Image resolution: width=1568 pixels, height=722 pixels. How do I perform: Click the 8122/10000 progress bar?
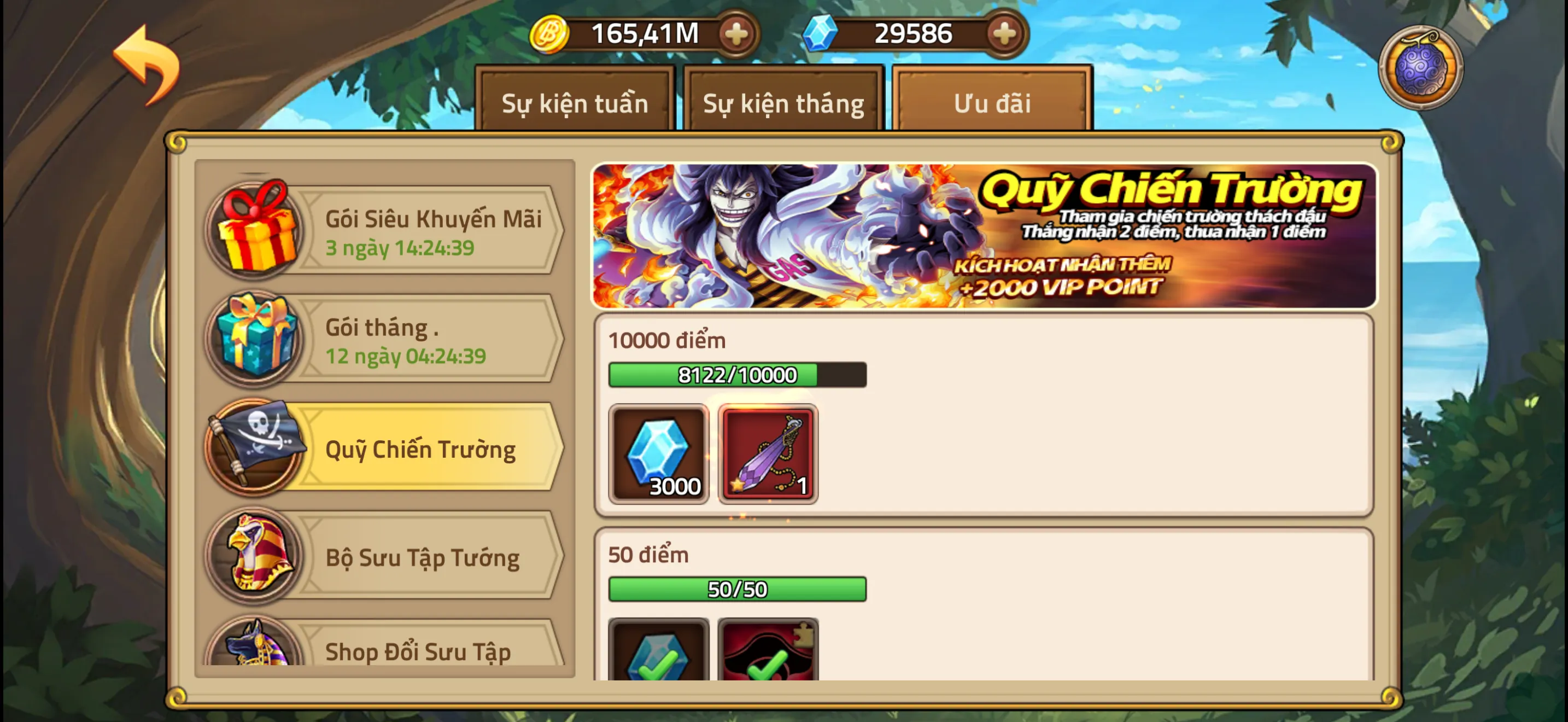(736, 376)
